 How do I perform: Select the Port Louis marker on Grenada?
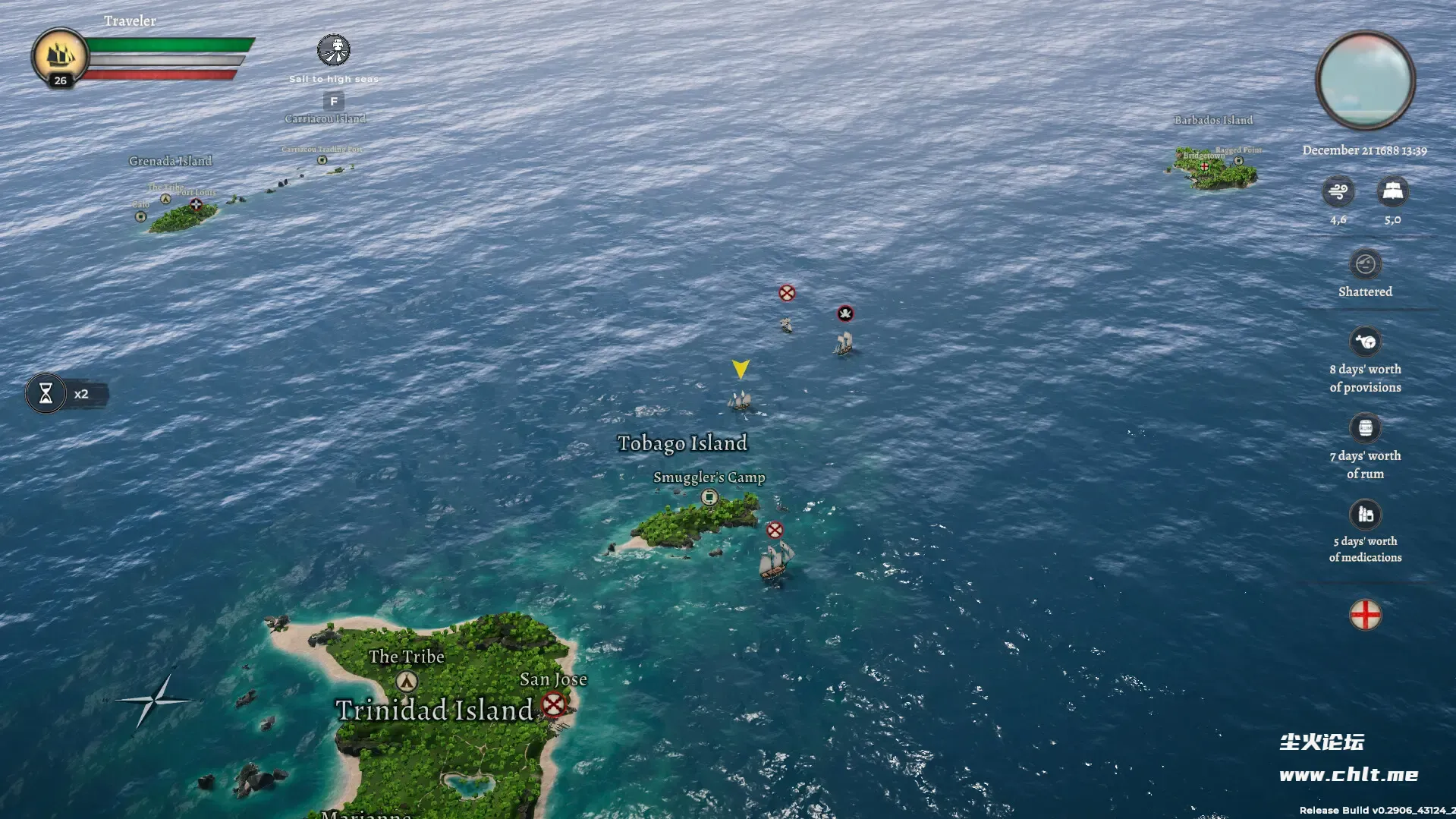pos(196,204)
